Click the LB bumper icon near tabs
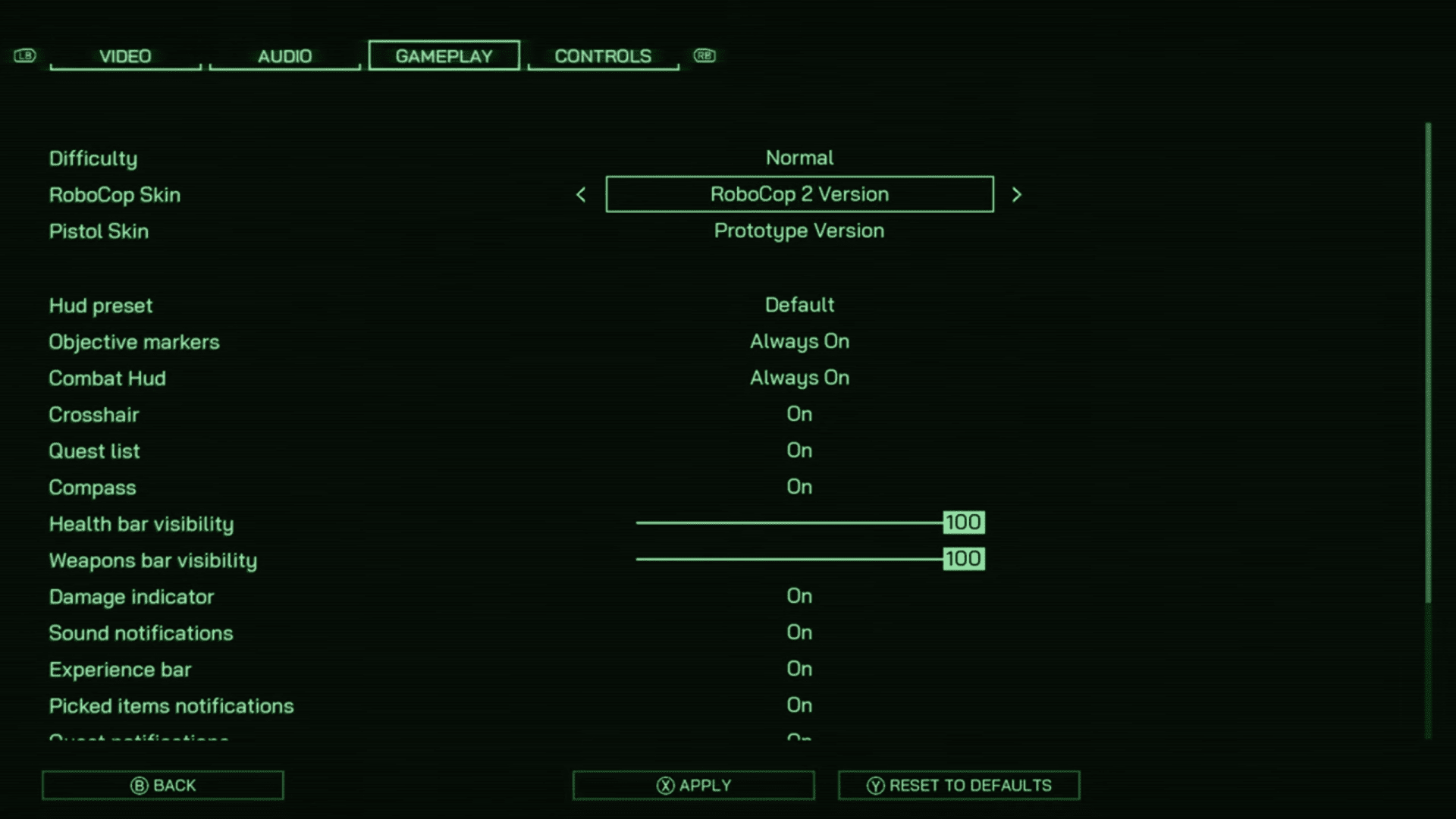The height and width of the screenshot is (819, 1456). [24, 55]
